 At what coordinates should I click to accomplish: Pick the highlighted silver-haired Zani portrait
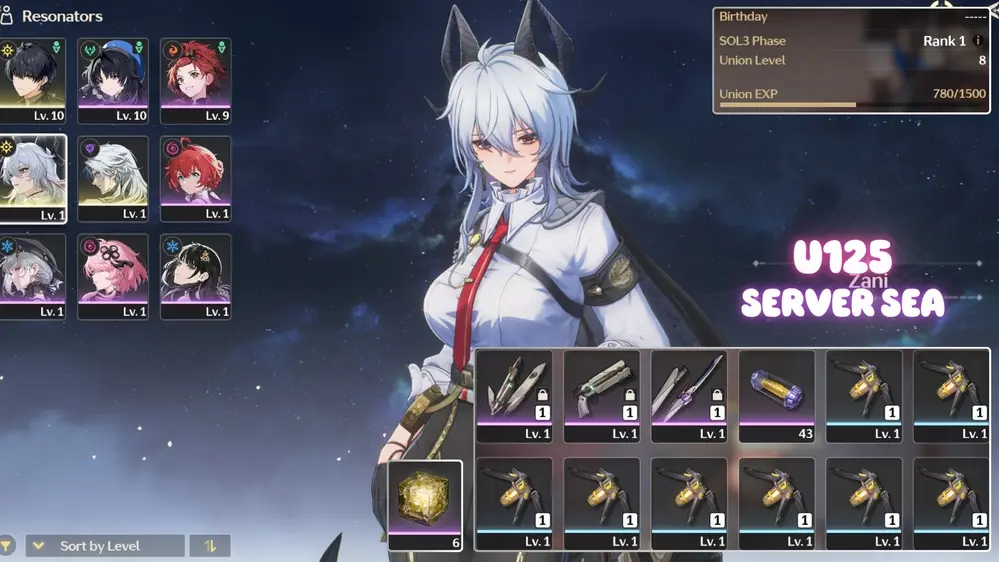[x=32, y=178]
